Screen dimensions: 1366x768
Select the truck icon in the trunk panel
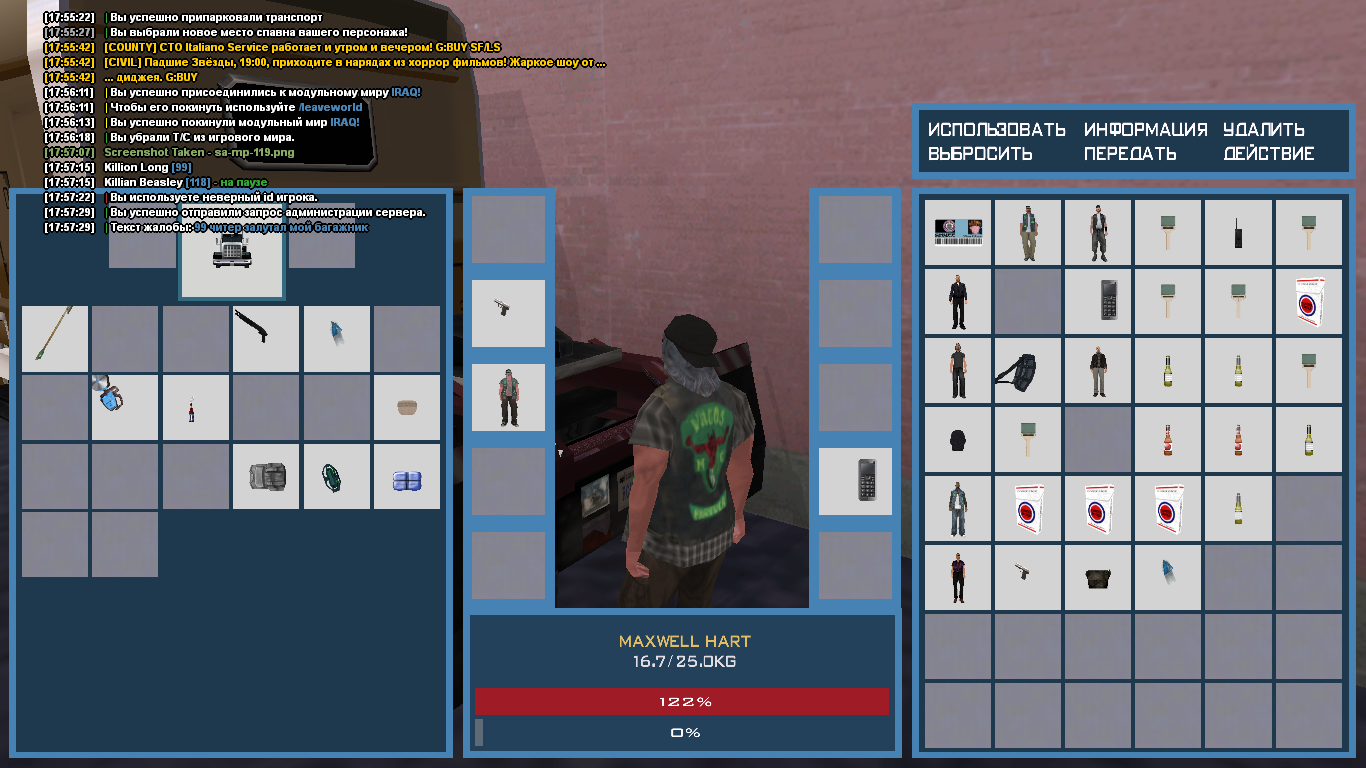[x=232, y=253]
